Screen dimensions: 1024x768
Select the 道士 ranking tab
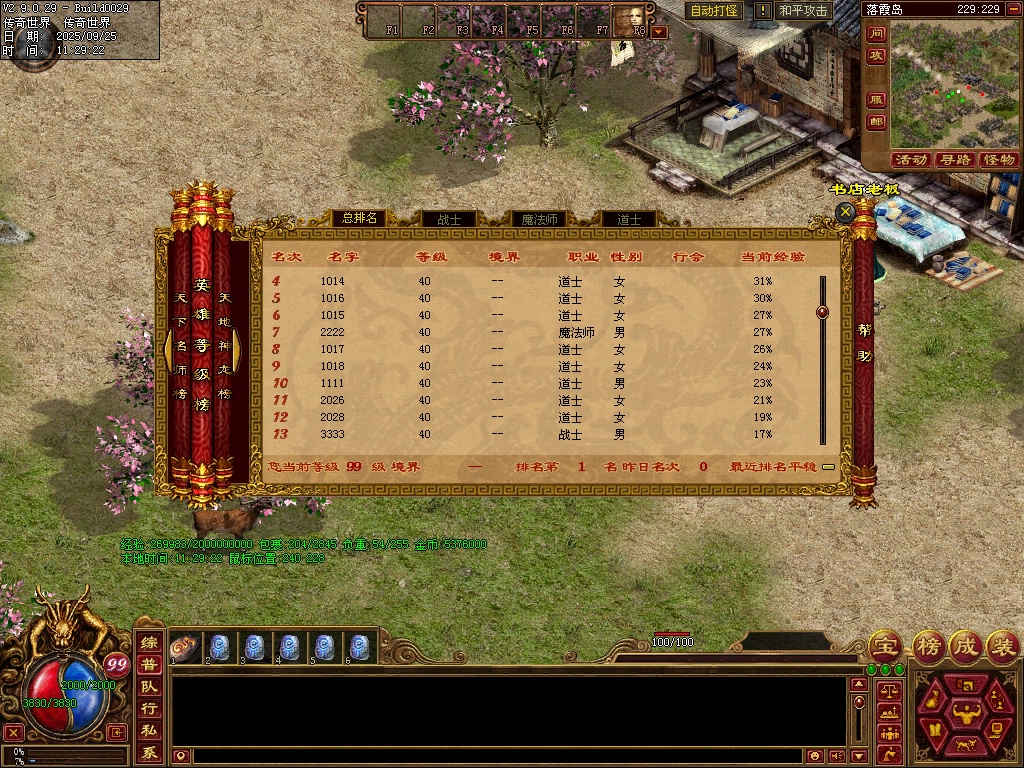(628, 219)
